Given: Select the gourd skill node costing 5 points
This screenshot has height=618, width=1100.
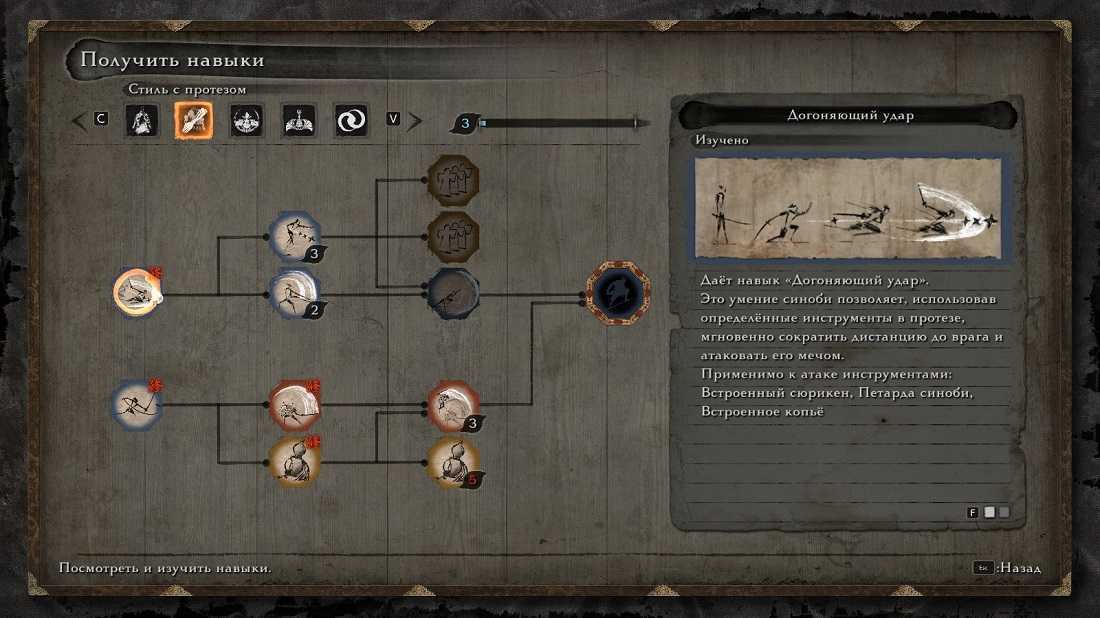Looking at the screenshot, I should tap(453, 462).
